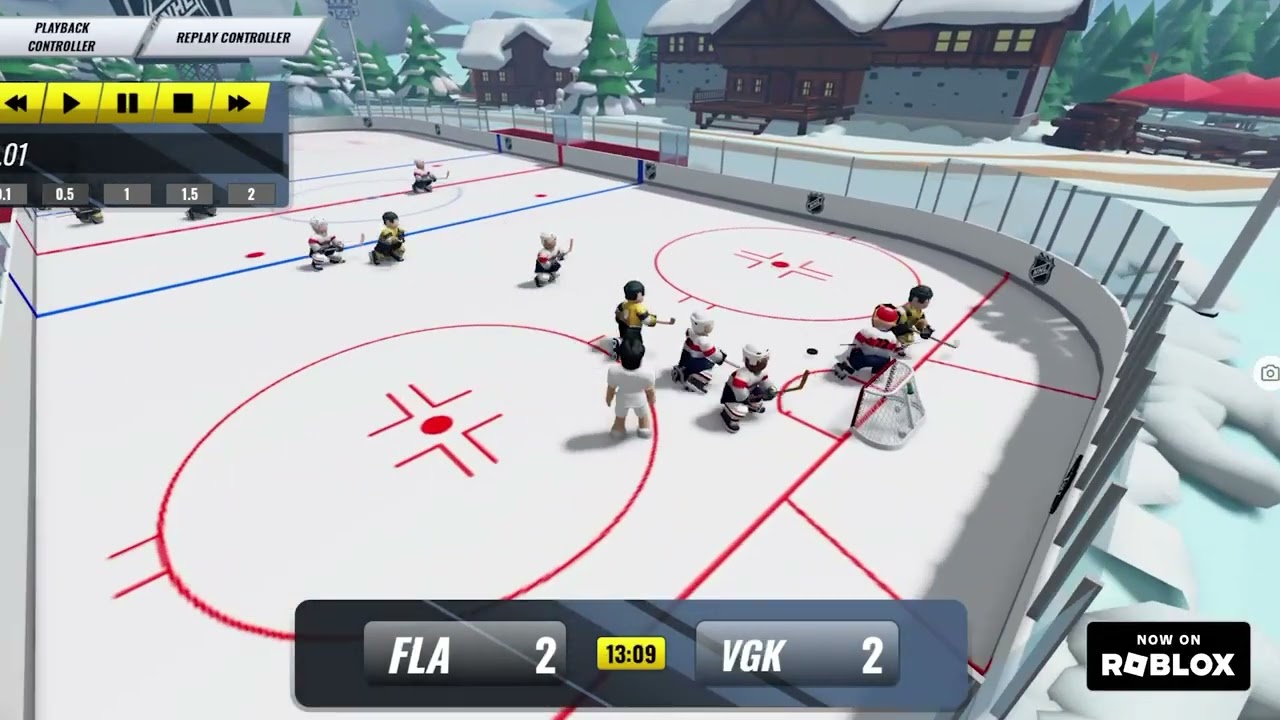Stop the replay with the stop icon
Screen dimensions: 1280x720
click(182, 103)
